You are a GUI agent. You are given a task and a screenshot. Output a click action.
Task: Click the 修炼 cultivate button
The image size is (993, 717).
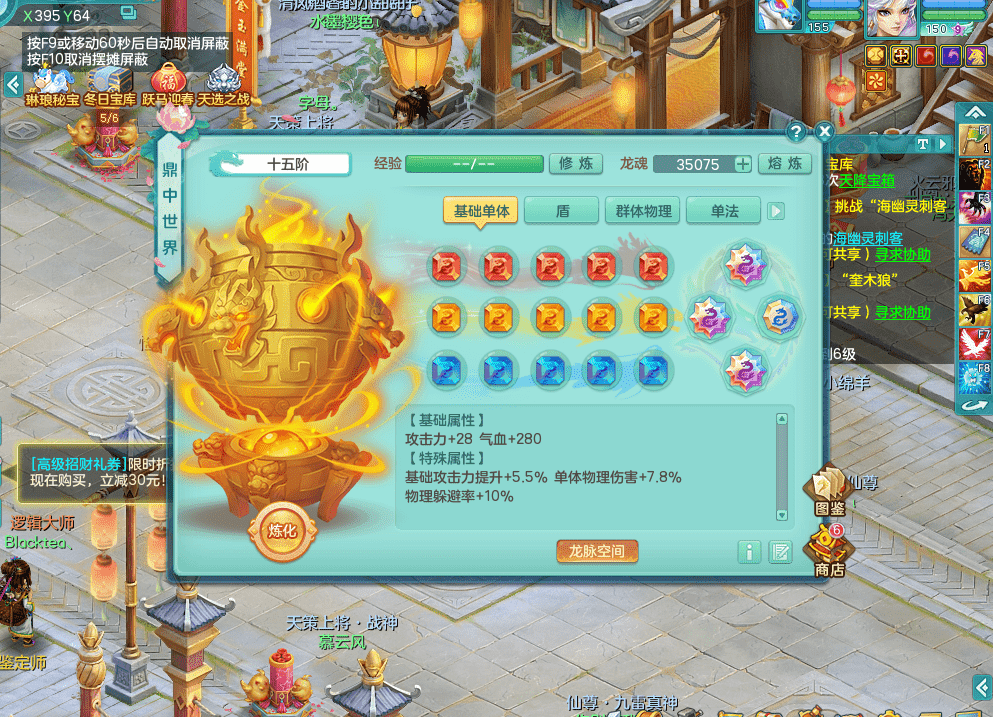(x=576, y=164)
